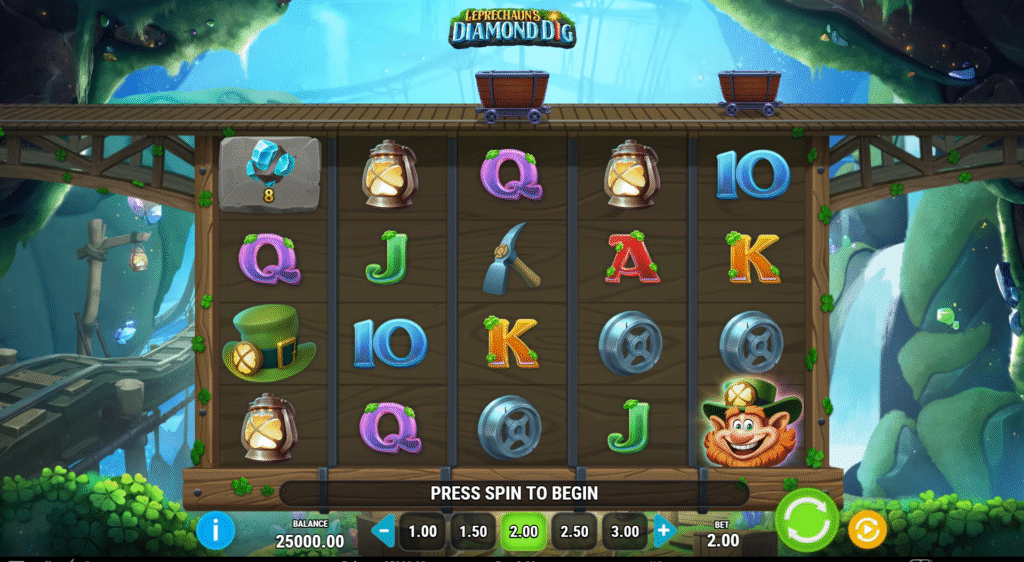Spin the reels with the green button

(x=807, y=521)
